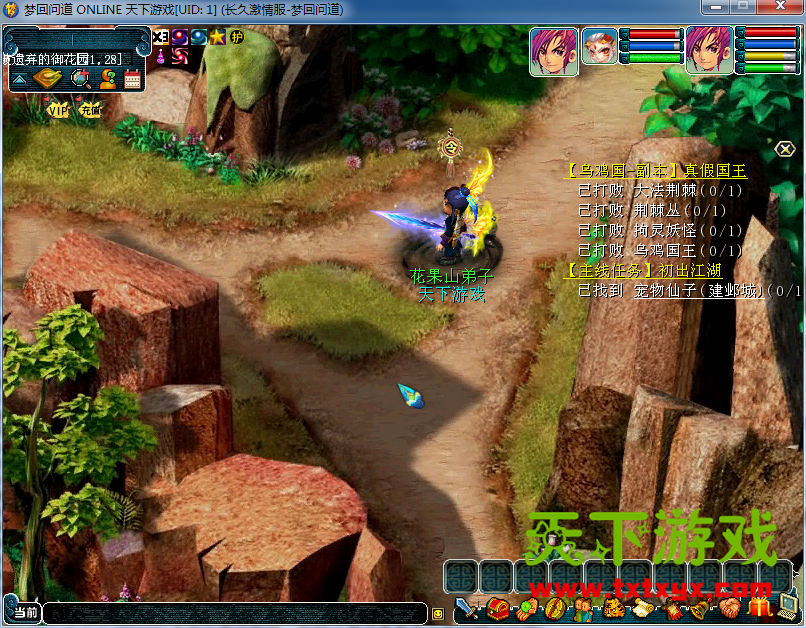This screenshot has height=628, width=806.
Task: Open the 充值 recharge badge
Action: coord(91,109)
